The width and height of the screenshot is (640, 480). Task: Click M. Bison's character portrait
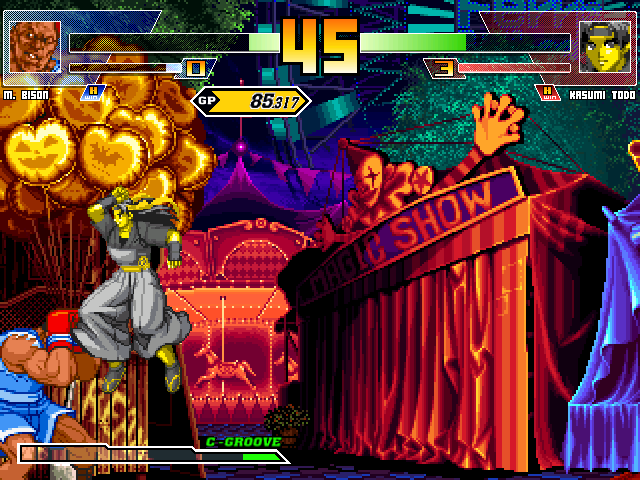click(x=34, y=49)
